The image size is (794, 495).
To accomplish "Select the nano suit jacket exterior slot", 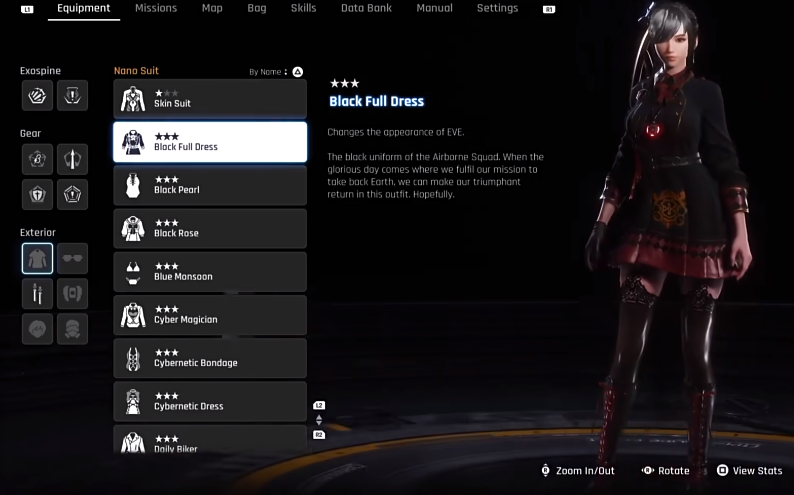I will [37, 258].
